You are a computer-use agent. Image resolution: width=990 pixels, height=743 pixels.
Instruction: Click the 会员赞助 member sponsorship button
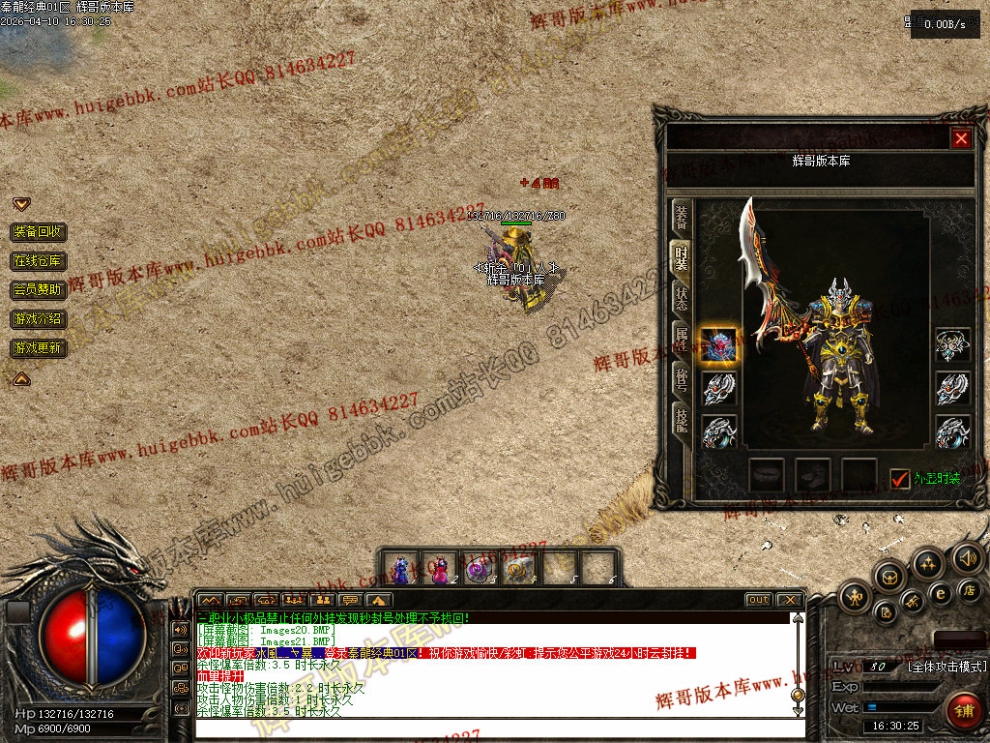coord(38,290)
